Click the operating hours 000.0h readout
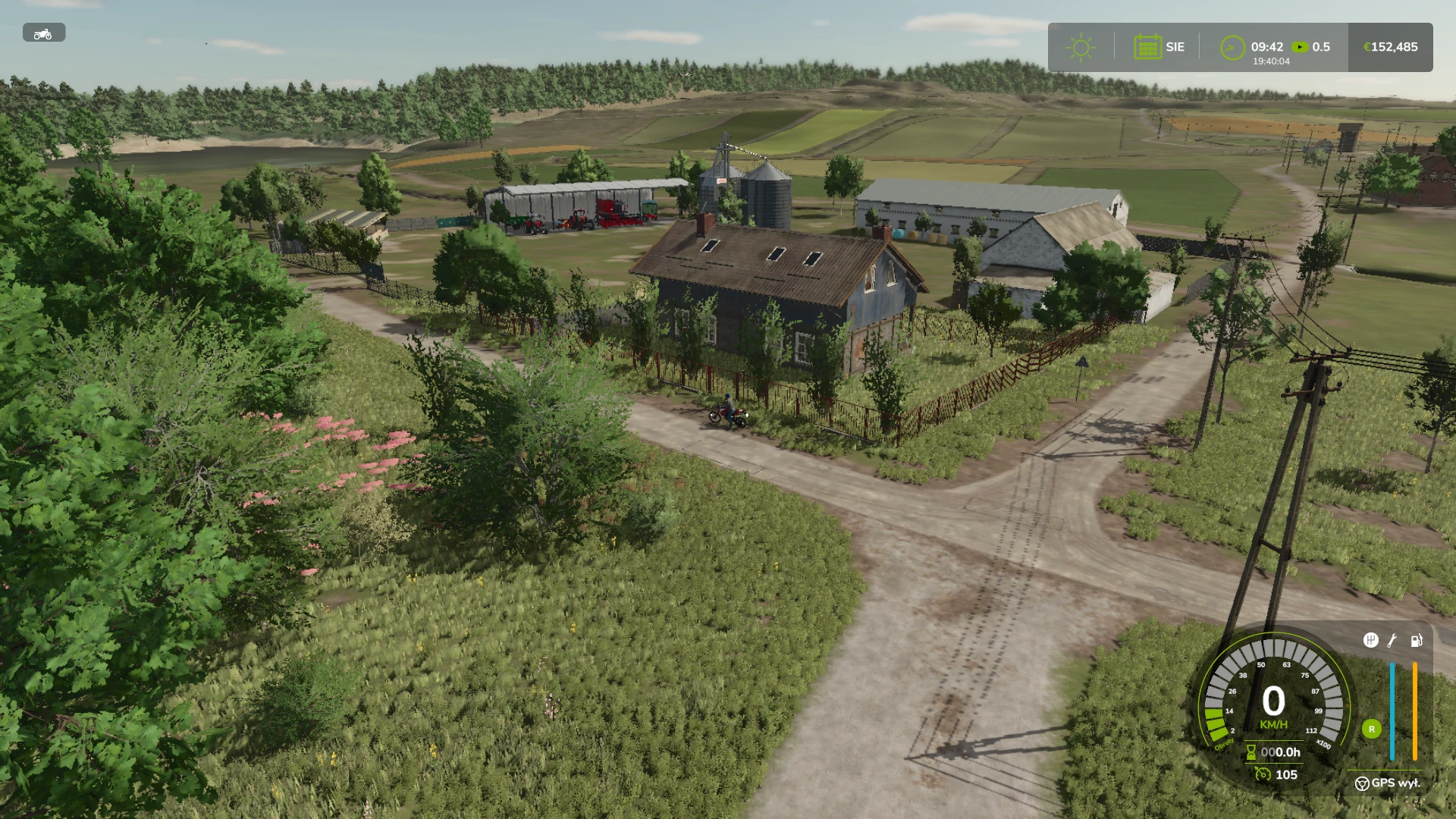The height and width of the screenshot is (819, 1456). pos(1282,752)
